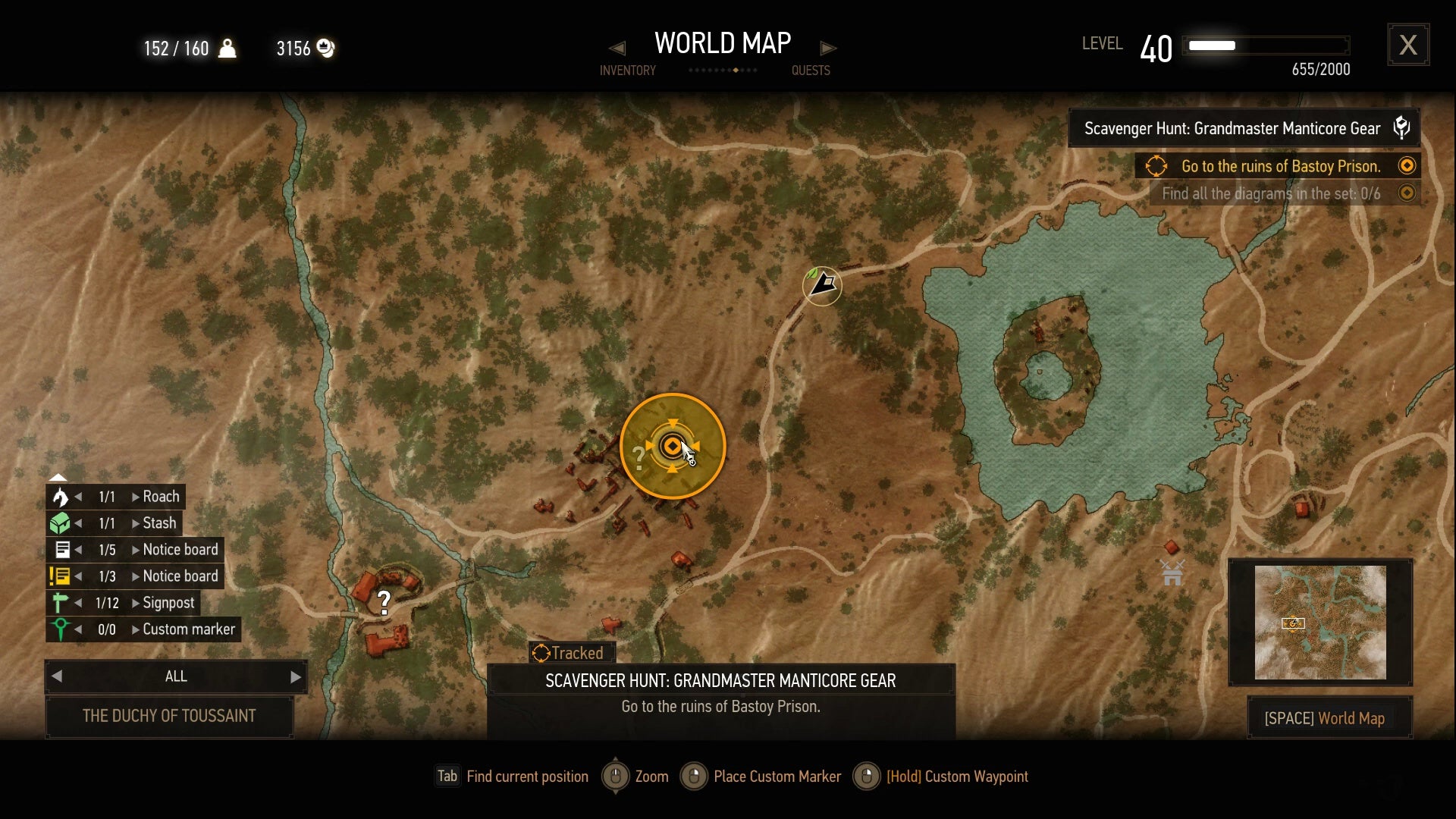
Task: Click the left arrow on the ALL filter selector
Action: [x=58, y=676]
